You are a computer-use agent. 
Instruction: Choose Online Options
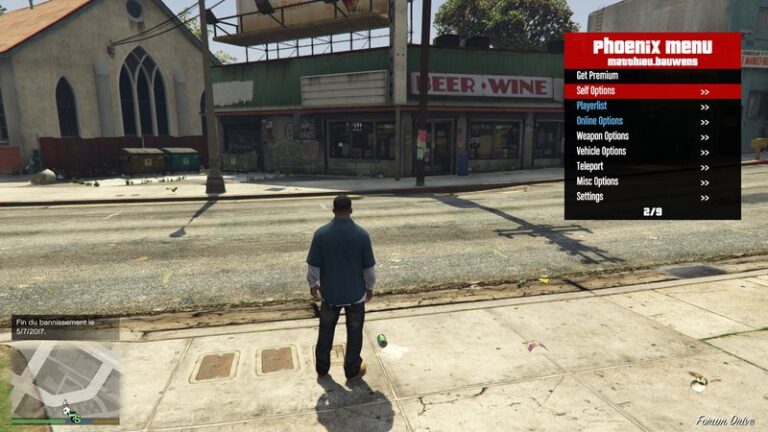[652, 121]
